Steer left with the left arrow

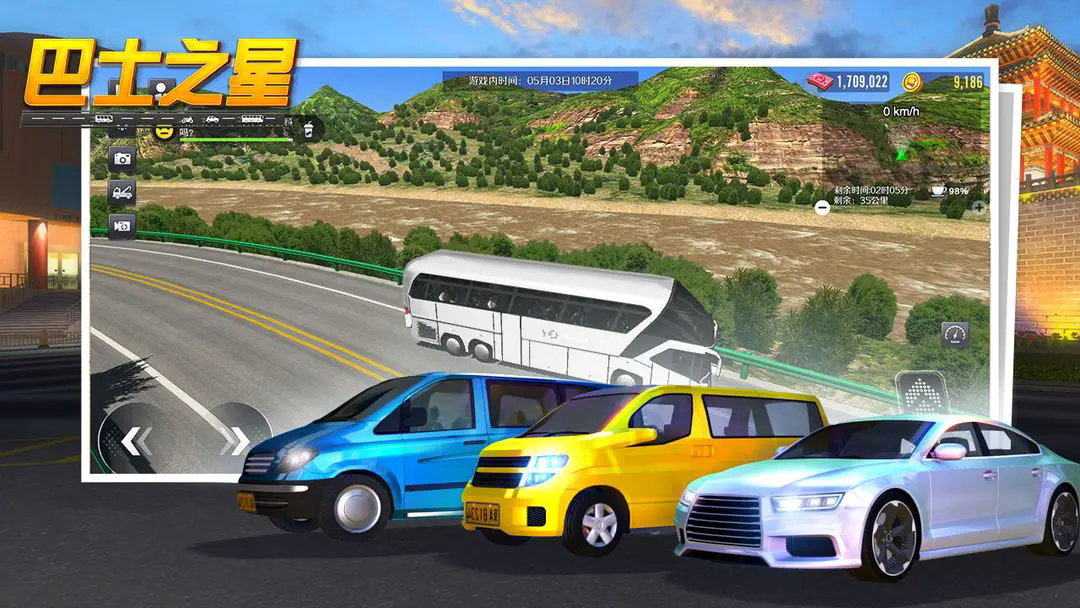(136, 439)
